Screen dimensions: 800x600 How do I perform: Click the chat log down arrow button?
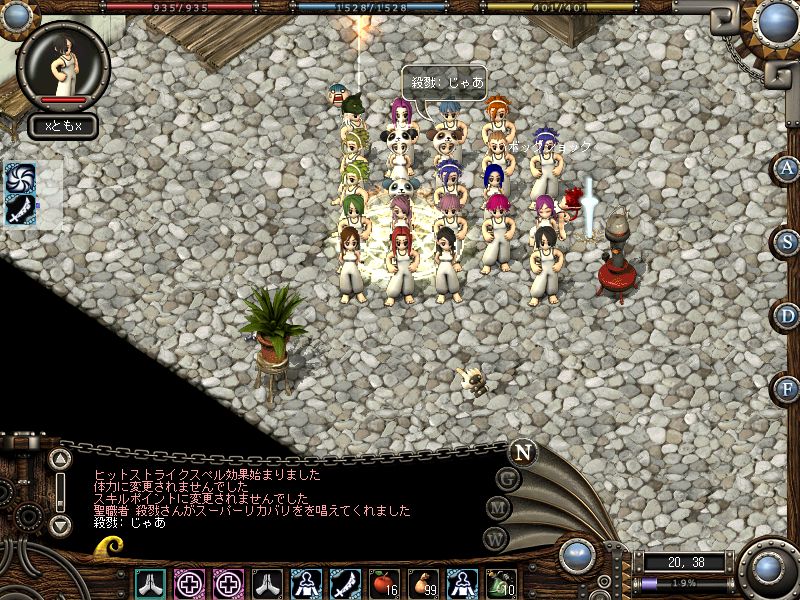(x=60, y=524)
